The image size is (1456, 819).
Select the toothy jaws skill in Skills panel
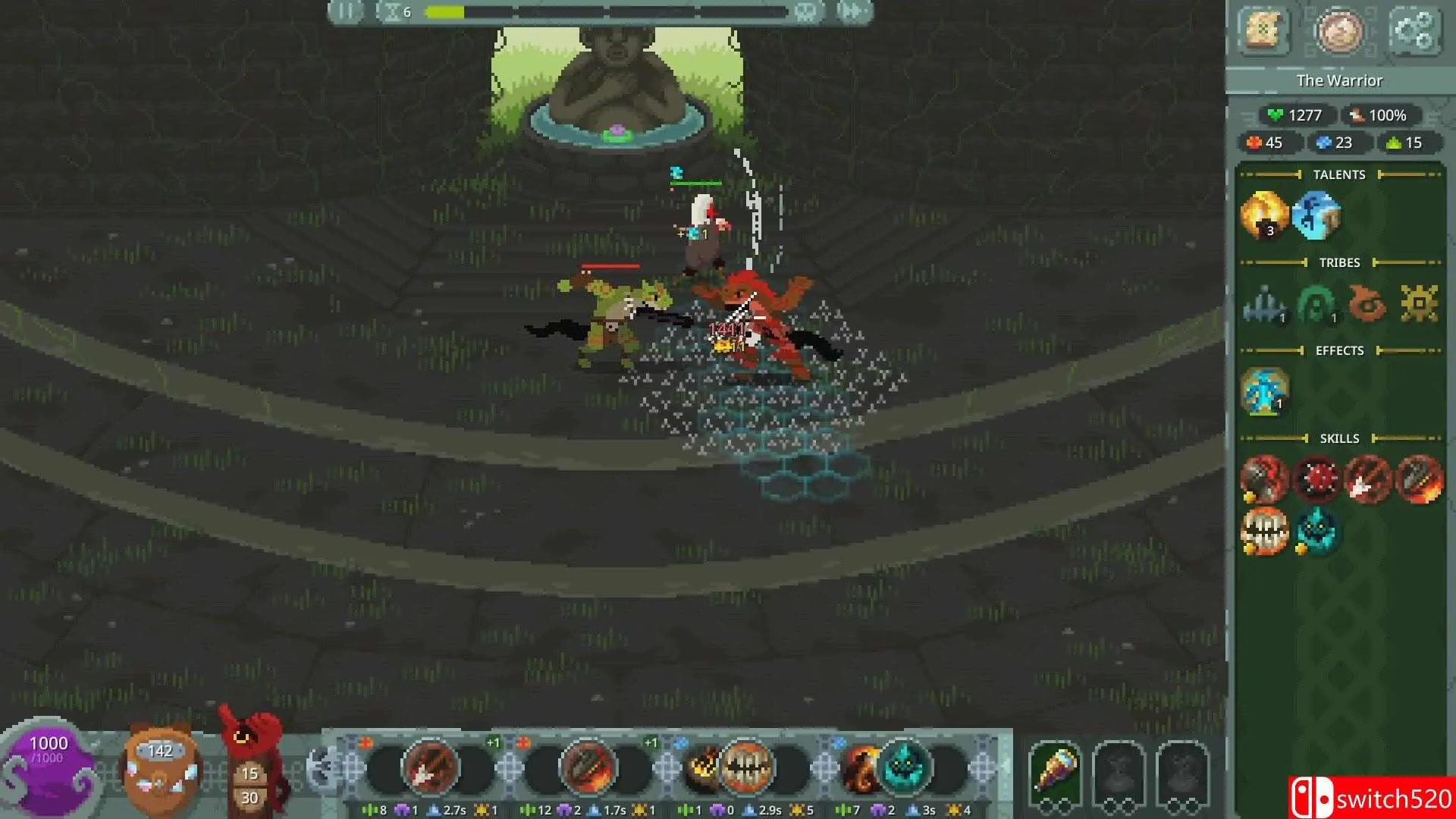(1264, 531)
